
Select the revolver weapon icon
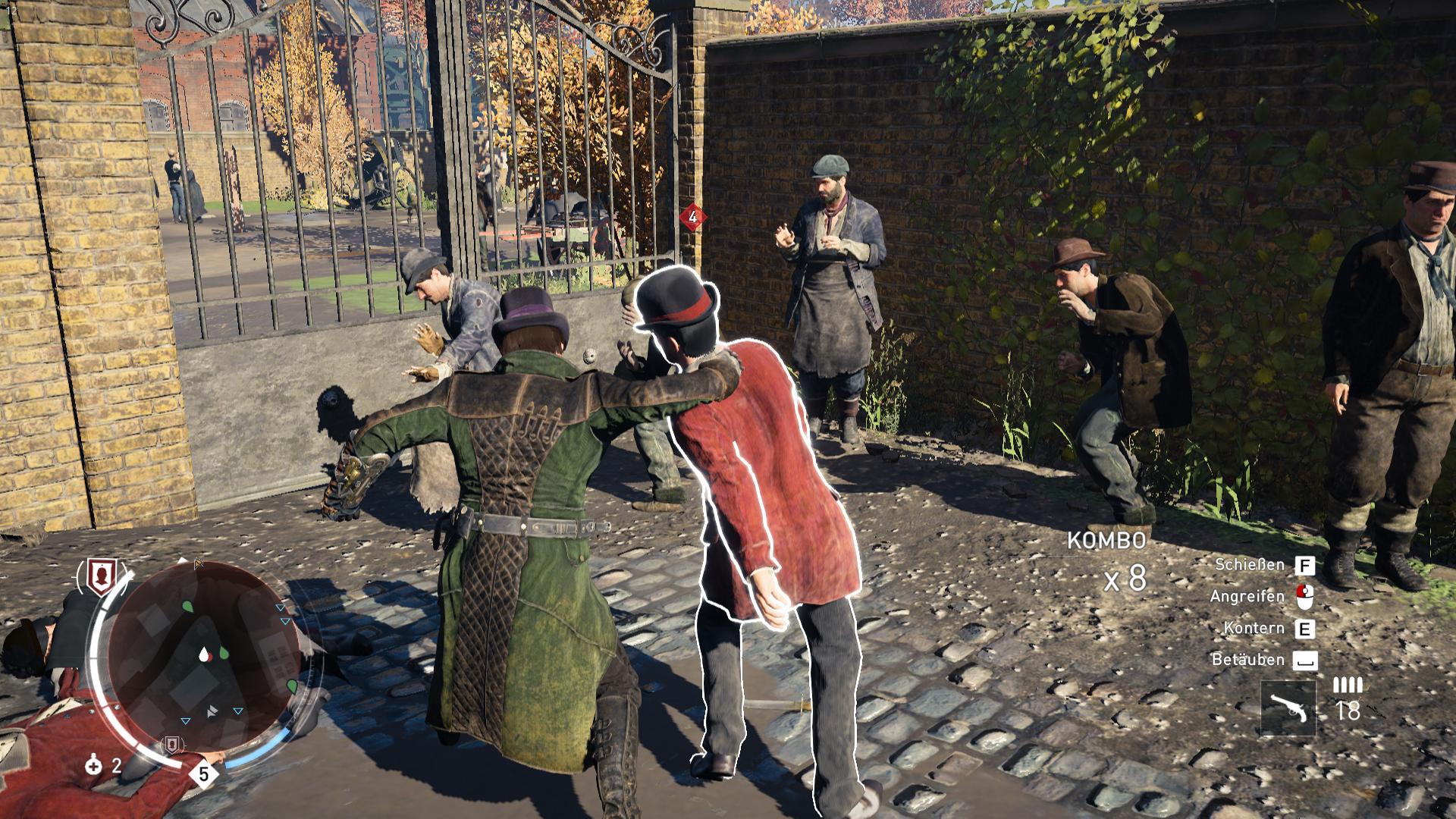[1289, 708]
